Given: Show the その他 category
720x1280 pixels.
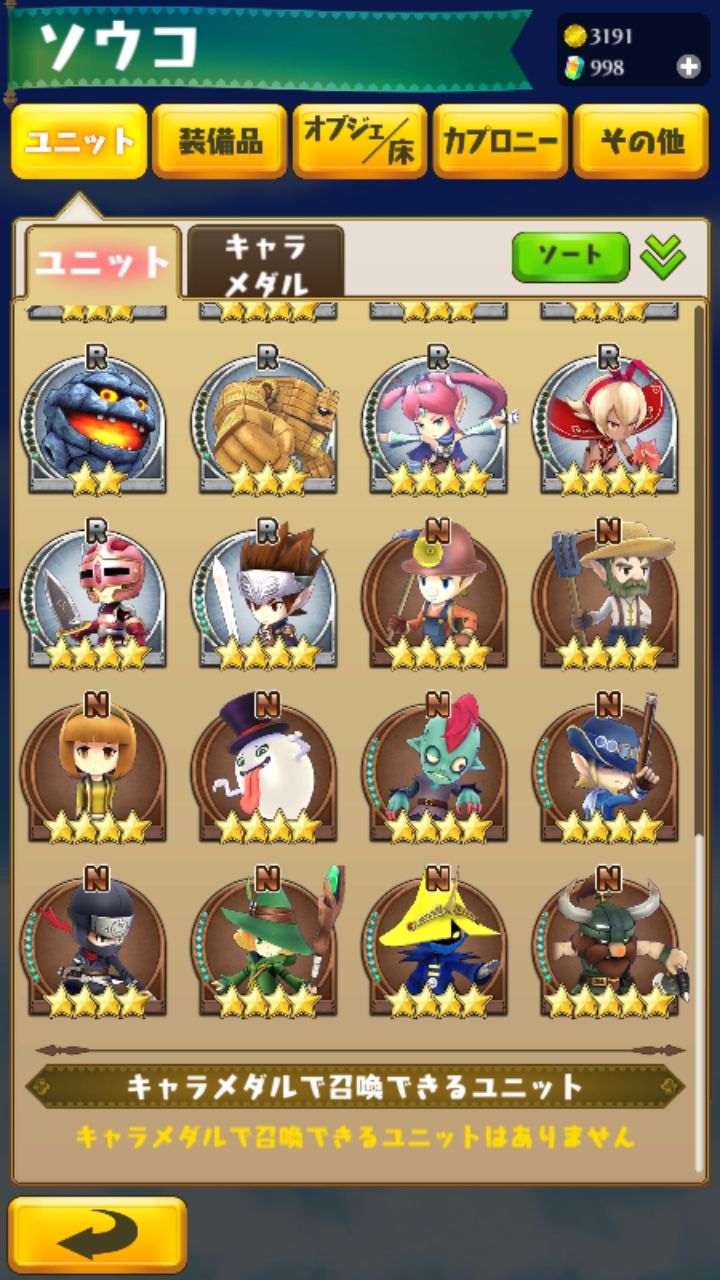Looking at the screenshot, I should [x=641, y=142].
